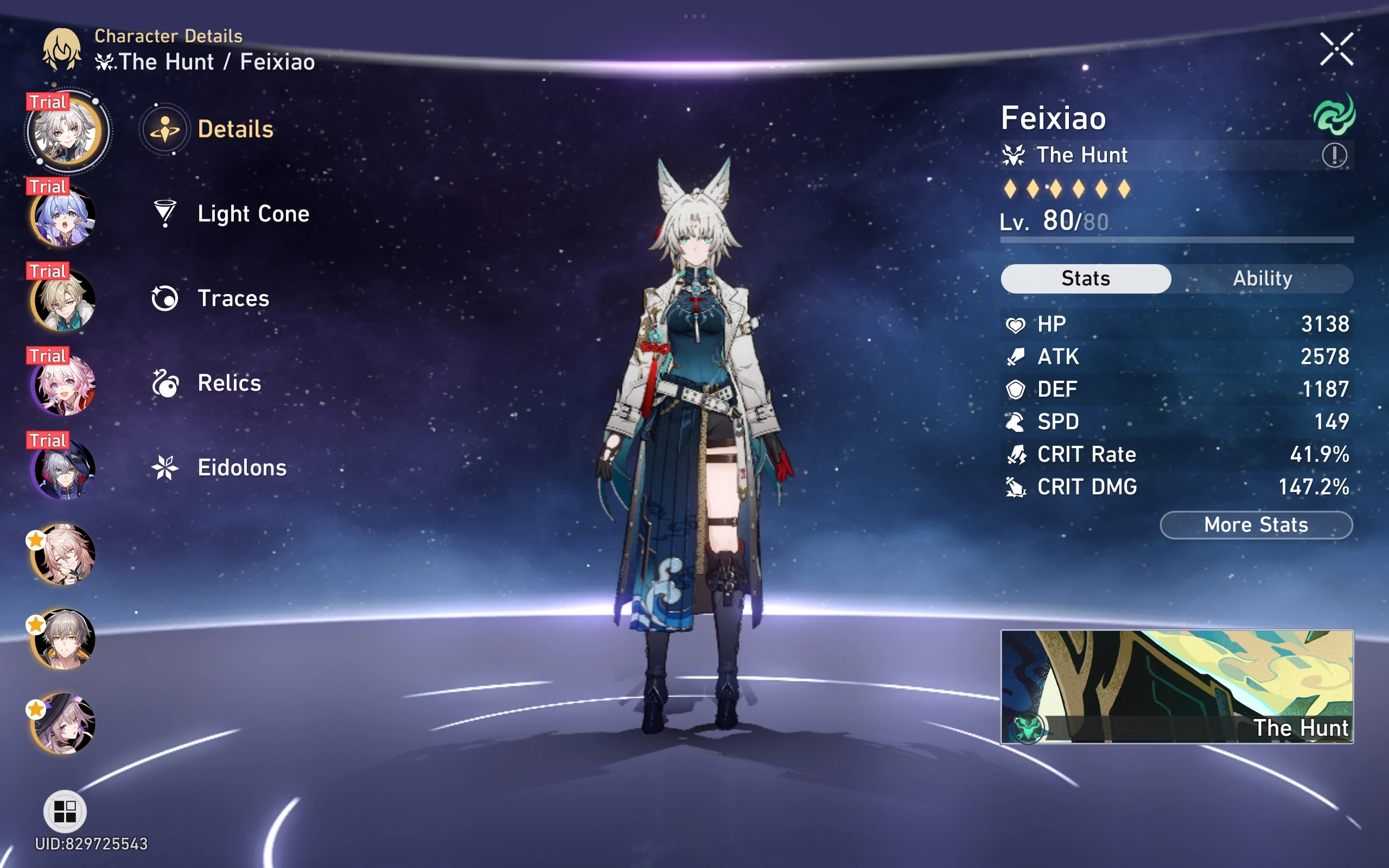The height and width of the screenshot is (868, 1389).
Task: Expand the SPD stat row
Action: [1177, 422]
